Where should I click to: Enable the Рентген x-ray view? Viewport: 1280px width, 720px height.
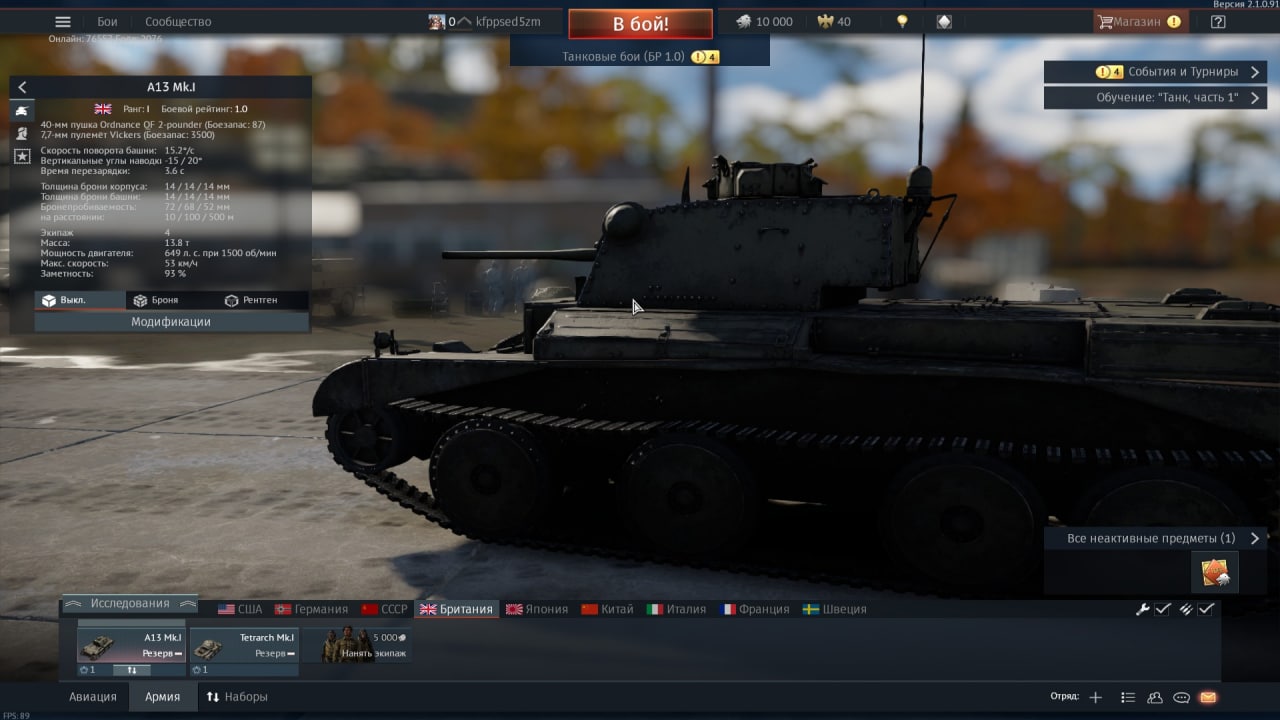click(252, 300)
